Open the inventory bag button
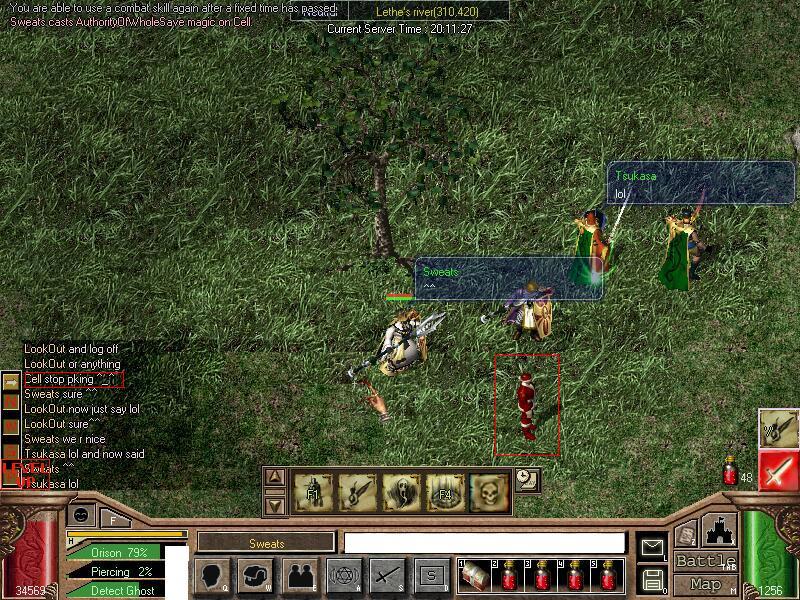This screenshot has height=600, width=800. point(256,576)
